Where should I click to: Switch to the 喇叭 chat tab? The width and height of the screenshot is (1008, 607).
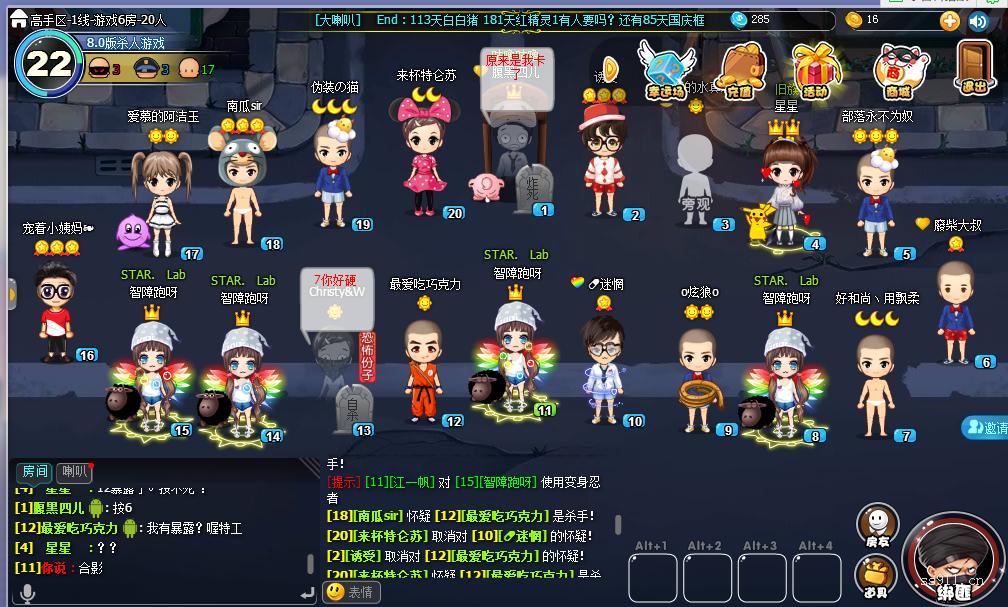point(75,471)
